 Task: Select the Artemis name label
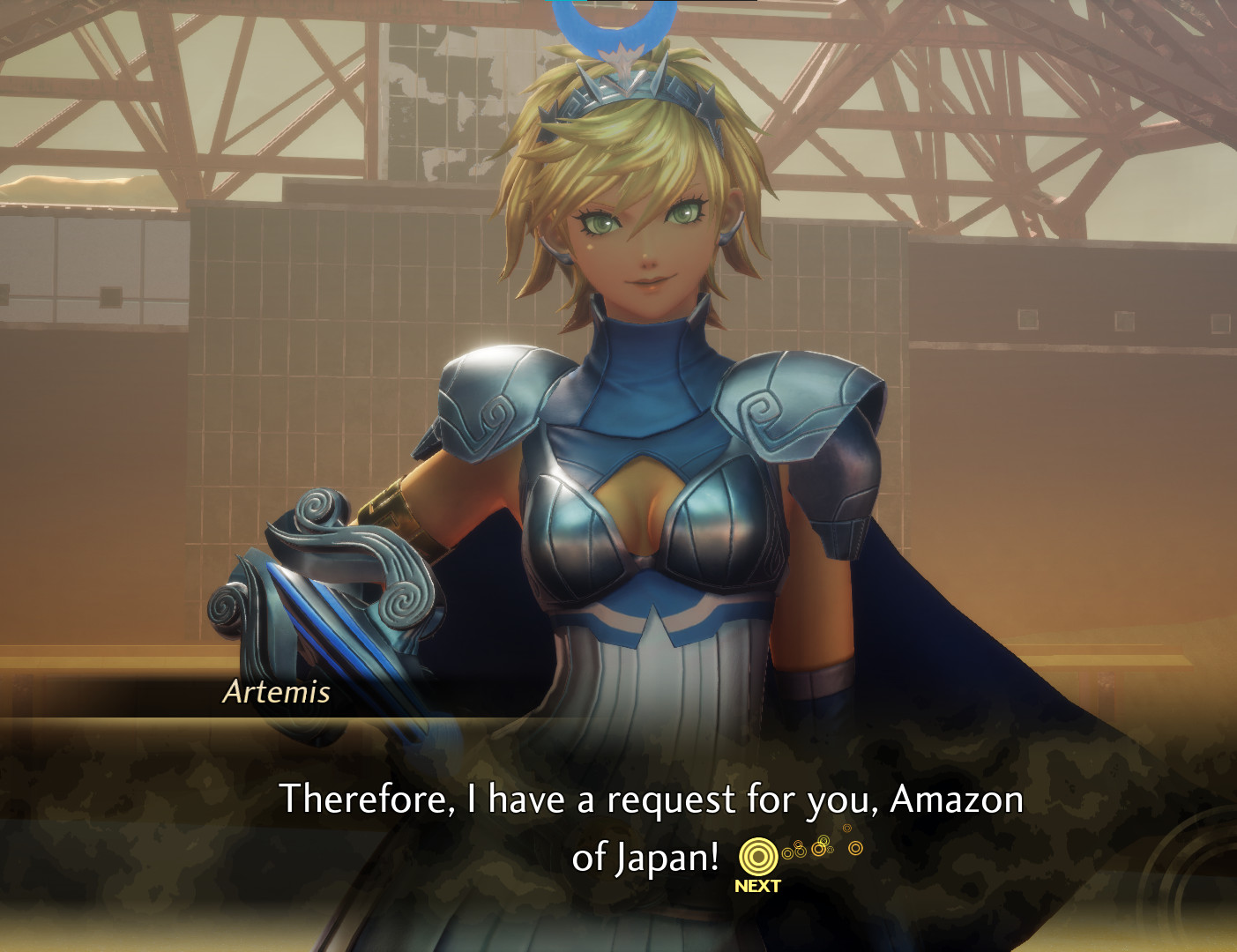click(x=276, y=695)
